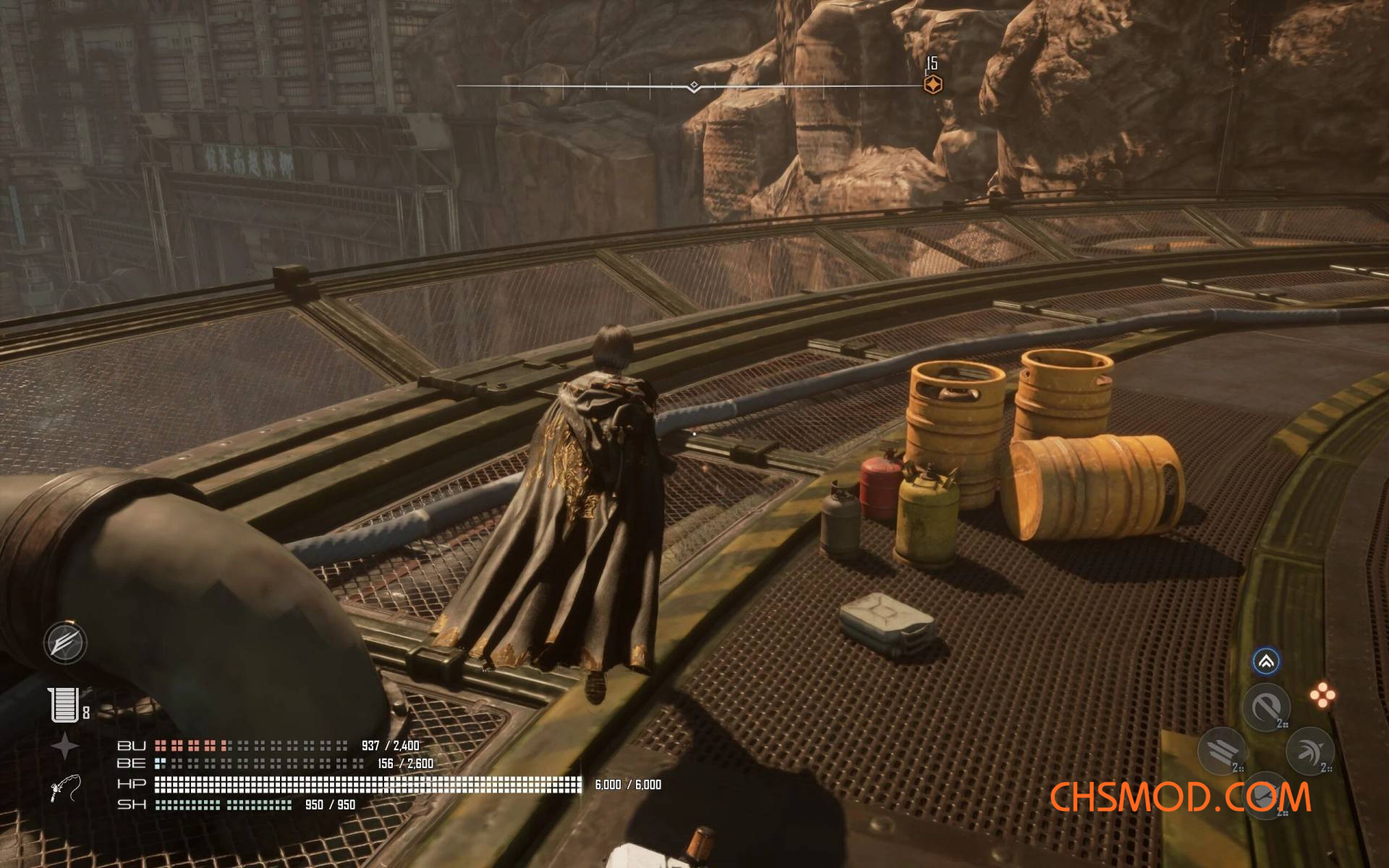Open the CHSMOD.COM watermark link
The height and width of the screenshot is (868, 1389).
coord(1179,797)
